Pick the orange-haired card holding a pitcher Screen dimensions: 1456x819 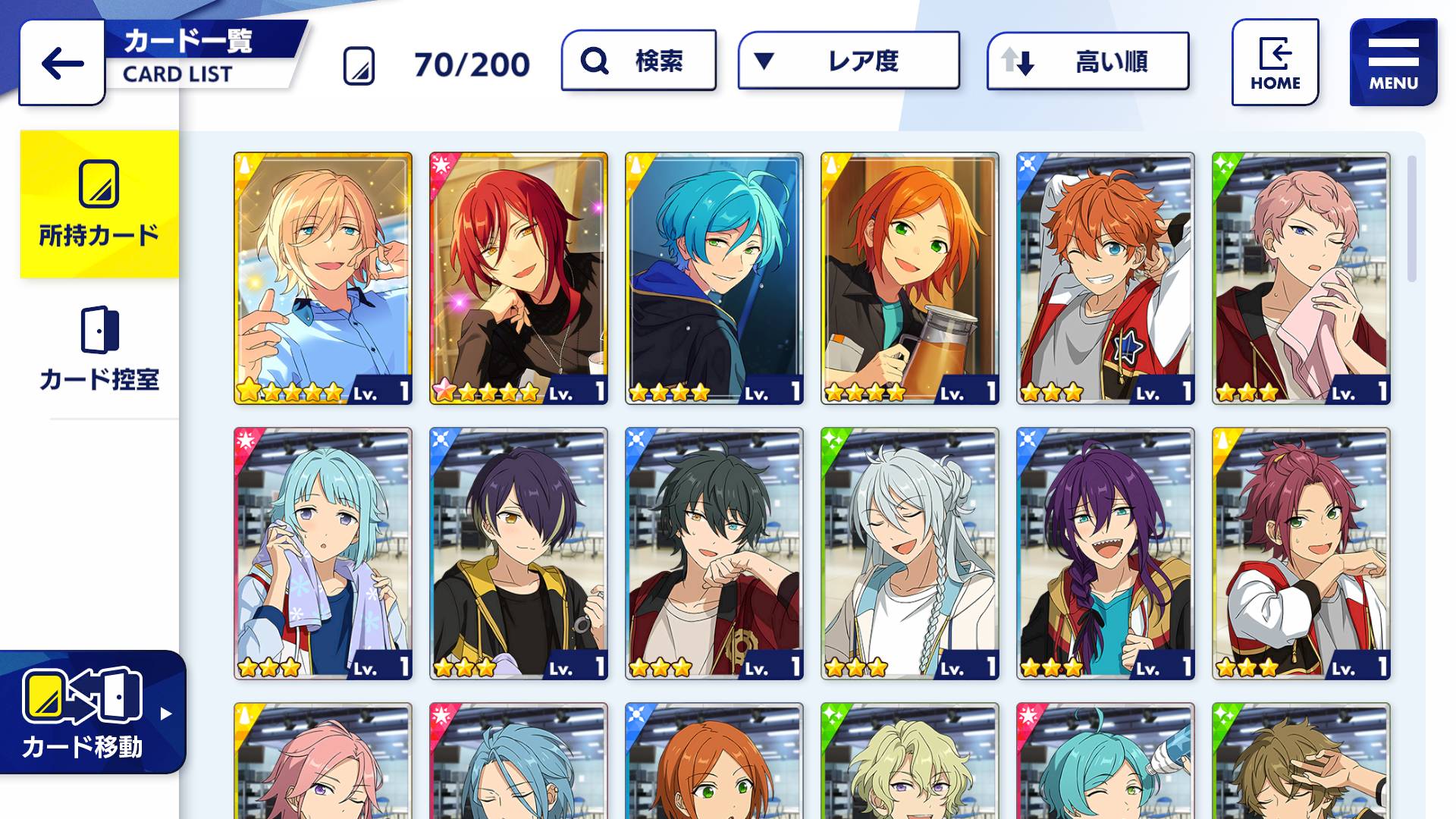tap(910, 278)
